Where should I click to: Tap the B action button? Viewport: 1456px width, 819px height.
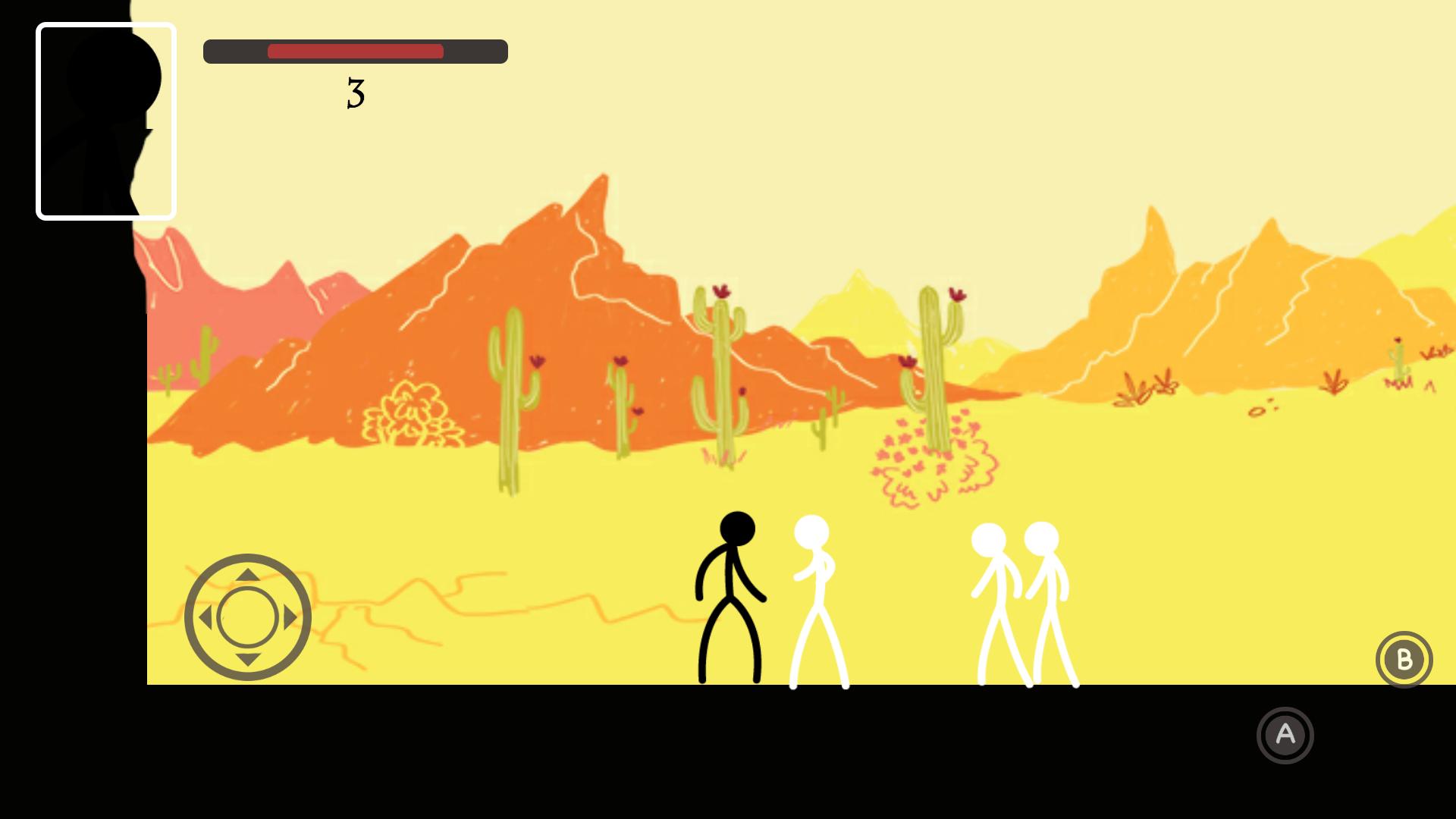click(1404, 659)
